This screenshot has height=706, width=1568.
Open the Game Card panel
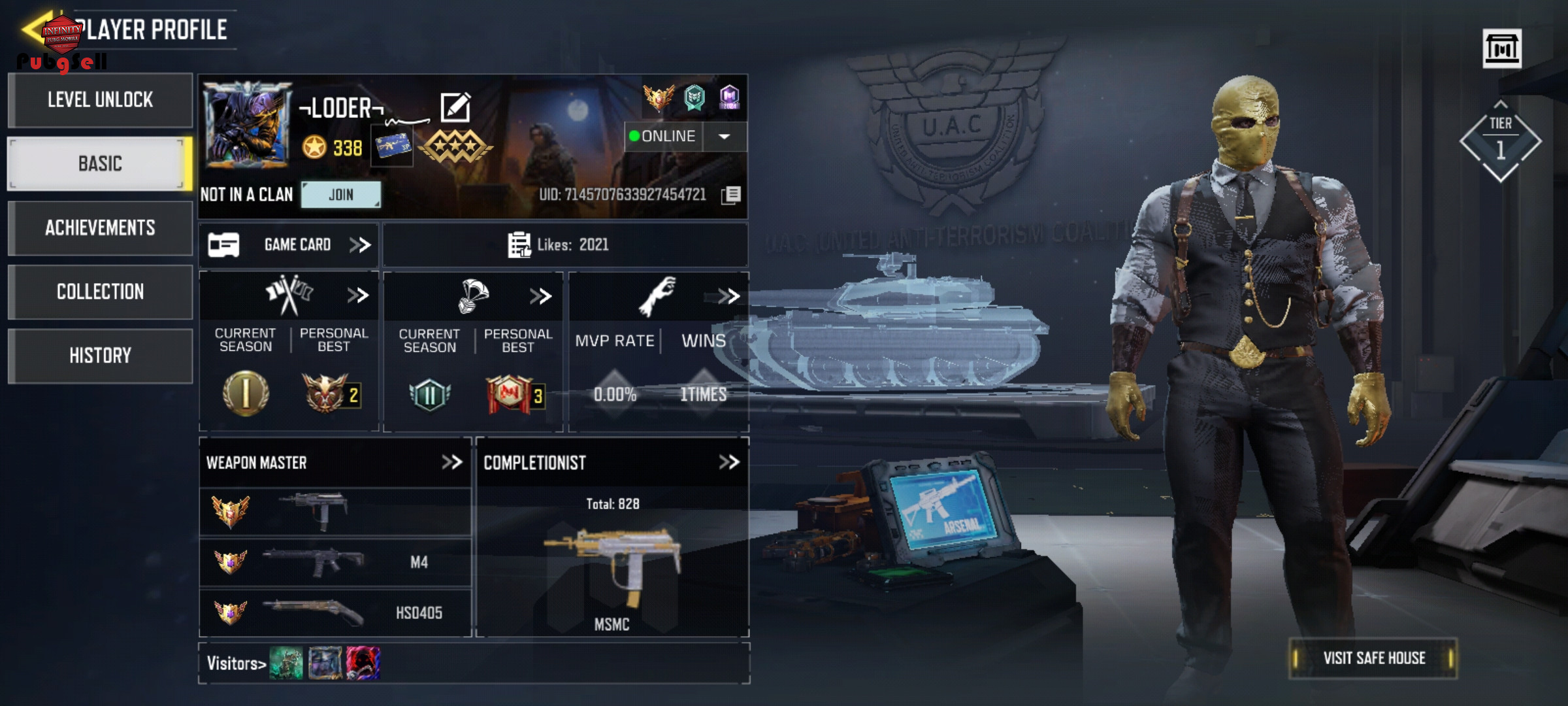click(x=289, y=245)
